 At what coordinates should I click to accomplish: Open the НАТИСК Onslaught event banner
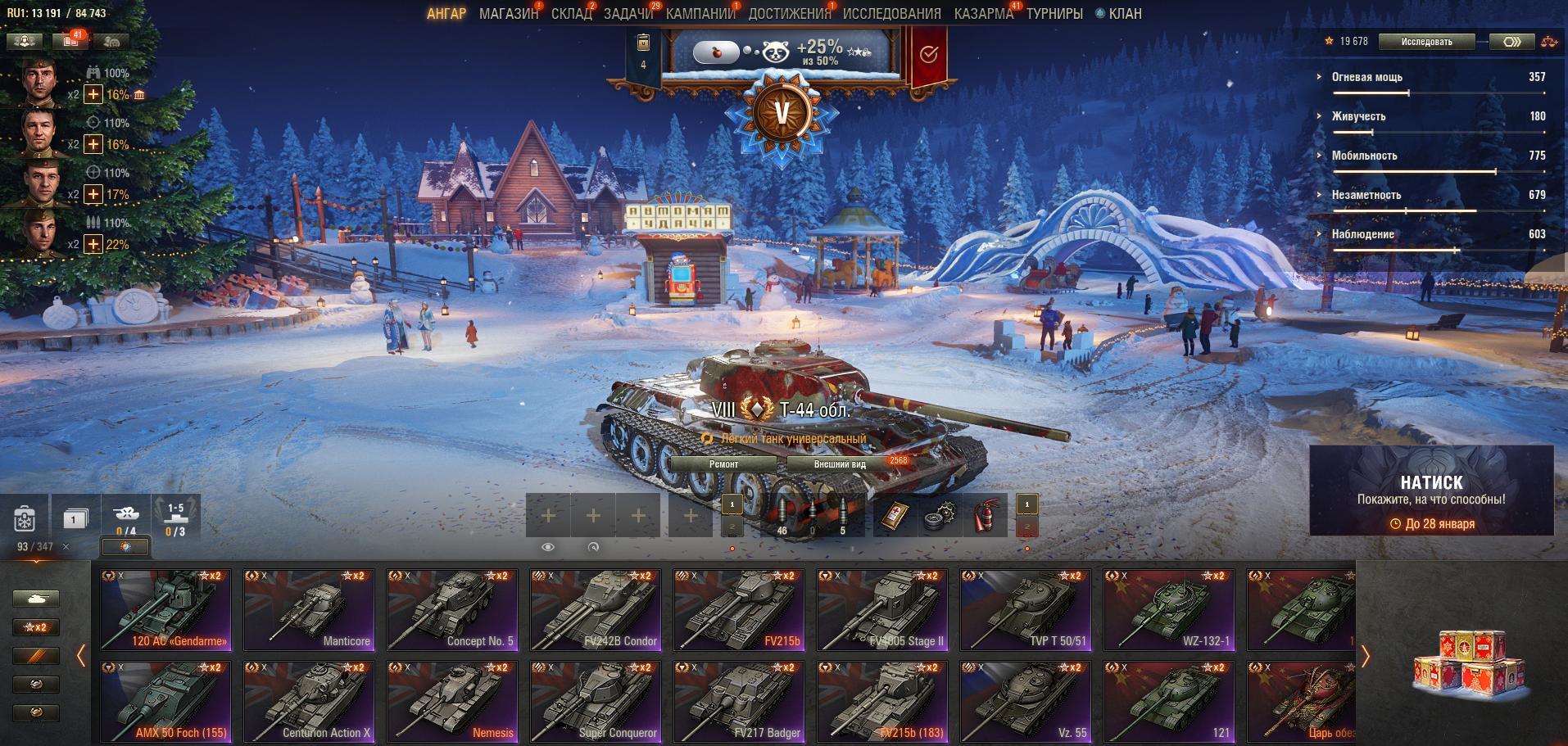pos(1431,491)
